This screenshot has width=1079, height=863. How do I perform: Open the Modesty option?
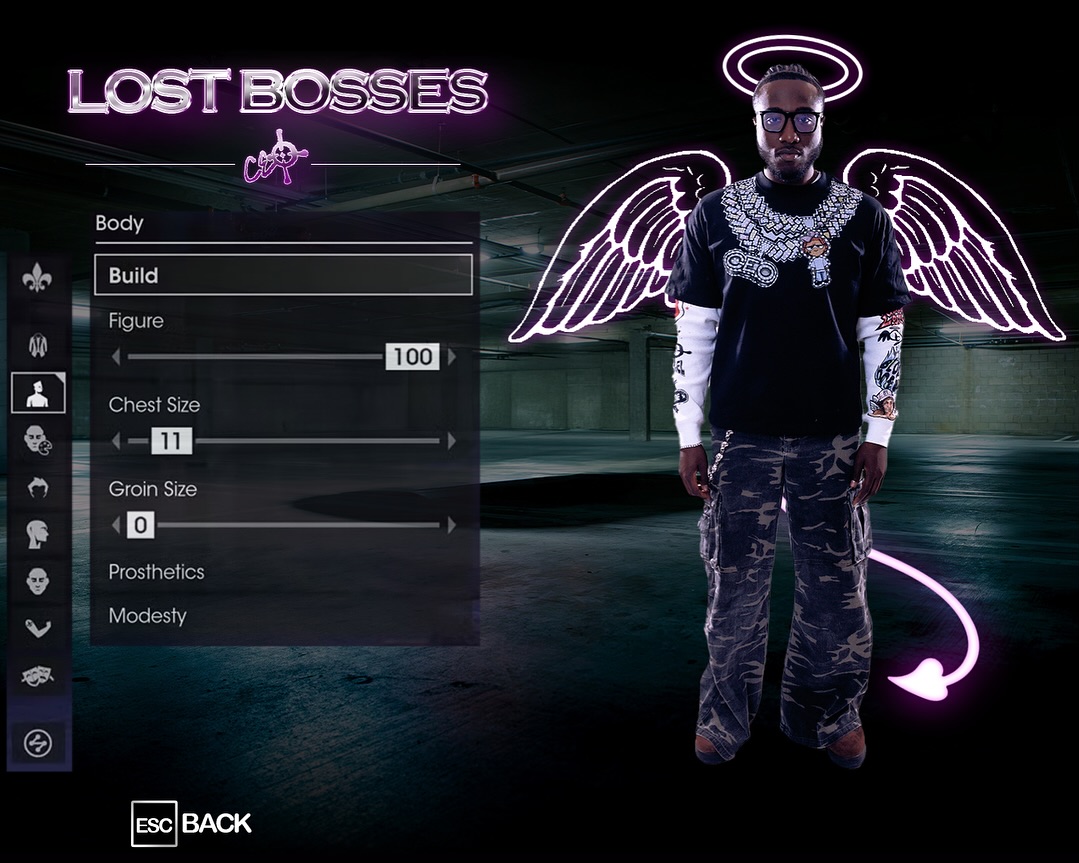coord(148,616)
